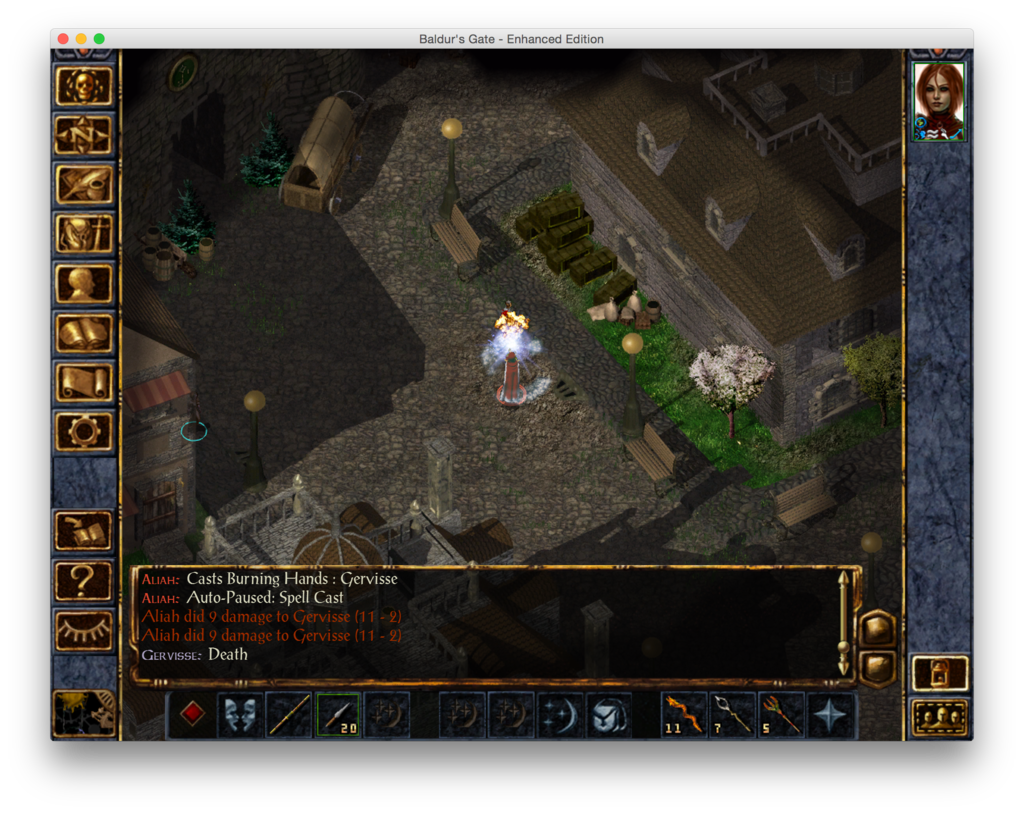Image resolution: width=1024 pixels, height=813 pixels.
Task: Use the flame wand with 11 charges
Action: point(685,715)
